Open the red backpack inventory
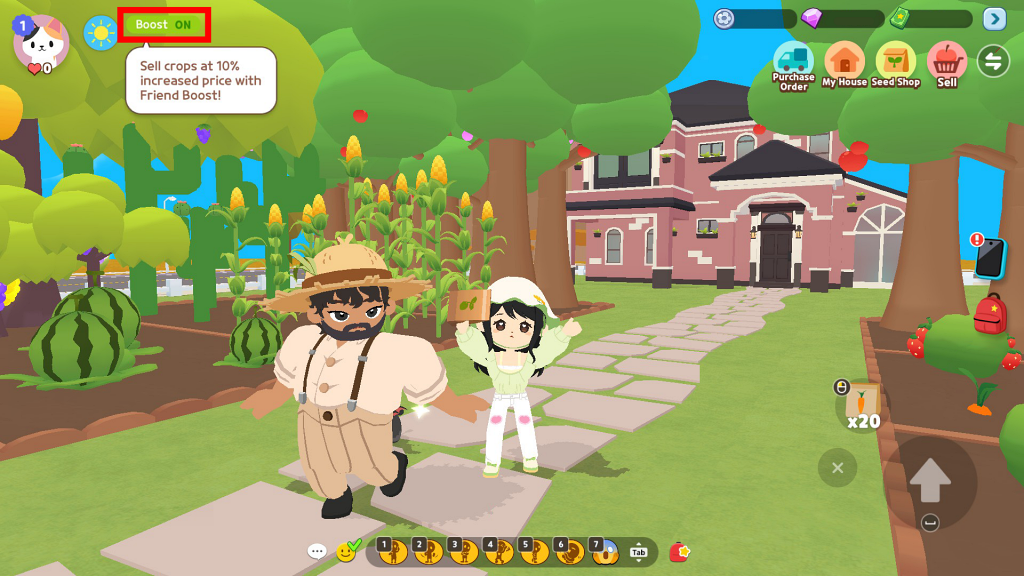Image resolution: width=1024 pixels, height=576 pixels. 990,314
